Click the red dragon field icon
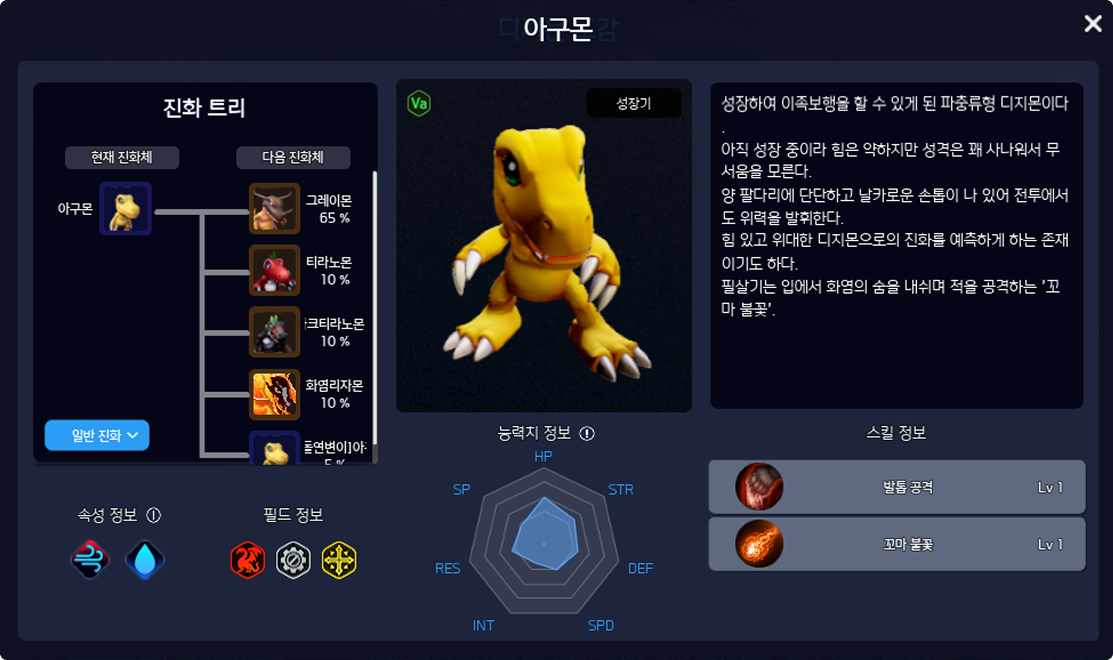Viewport: 1113px width, 660px height. tap(247, 561)
